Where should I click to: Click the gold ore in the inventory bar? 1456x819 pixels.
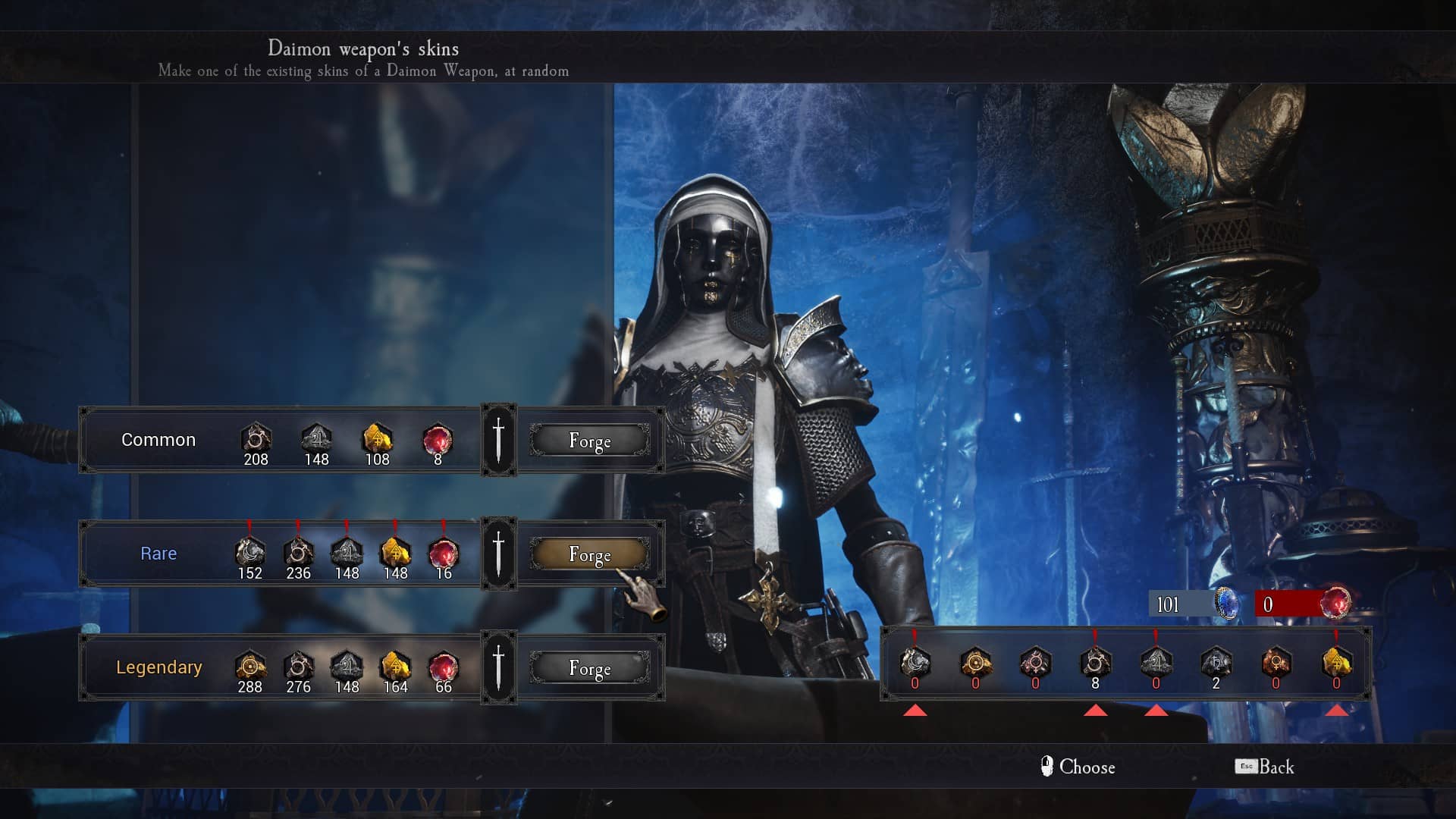tap(1336, 664)
